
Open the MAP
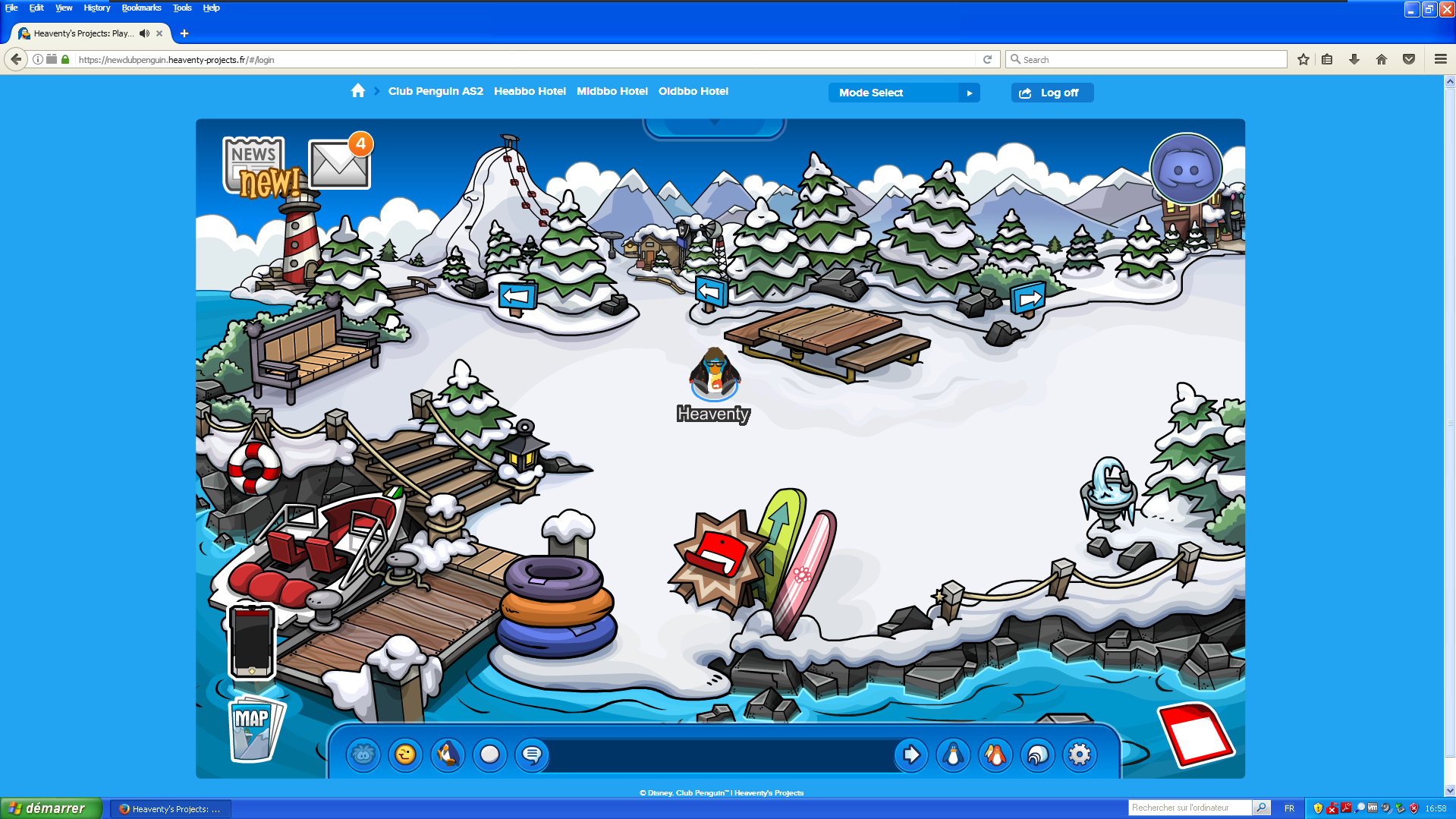pyautogui.click(x=253, y=729)
